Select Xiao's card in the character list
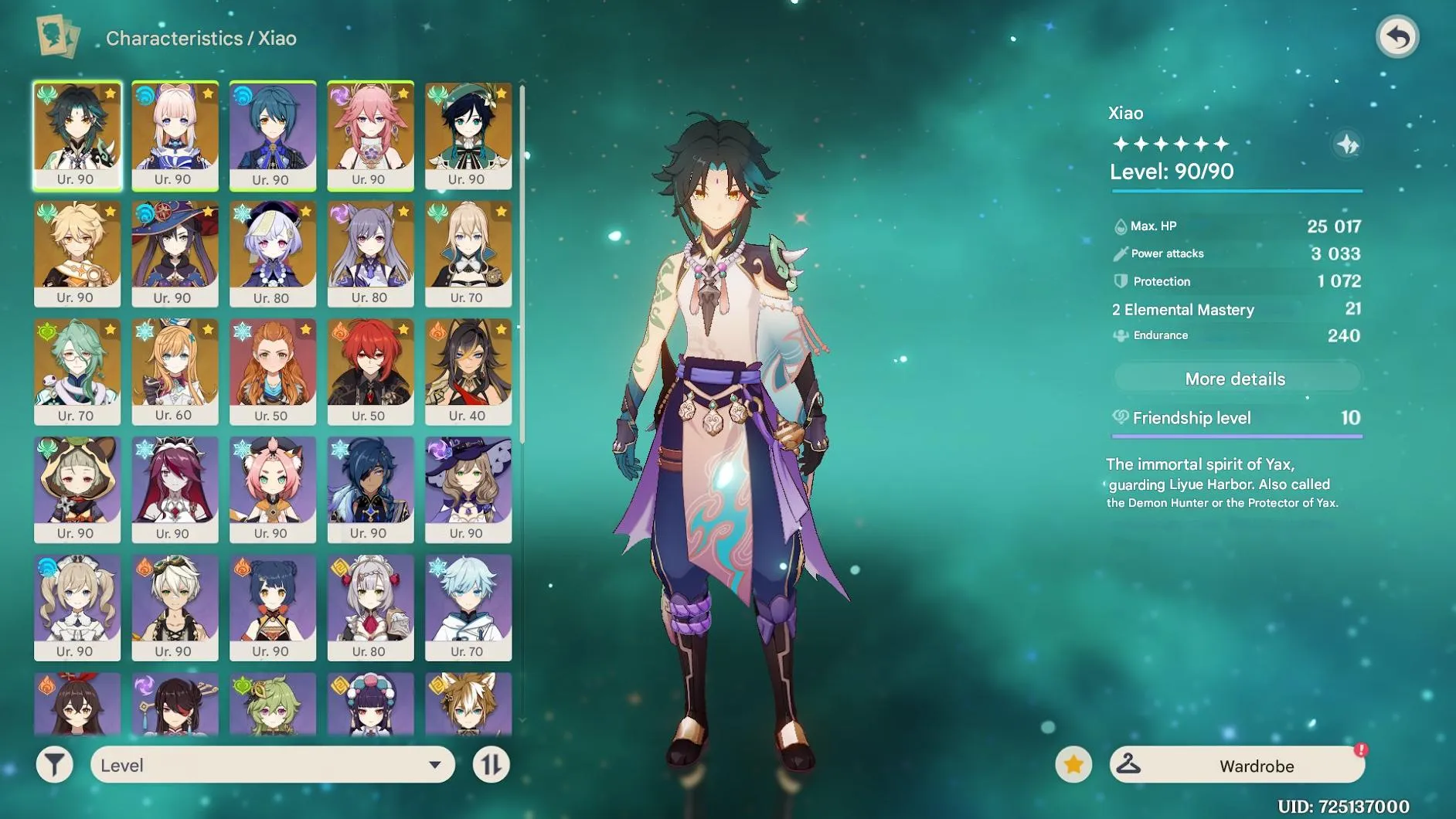The image size is (1456, 819). click(77, 131)
